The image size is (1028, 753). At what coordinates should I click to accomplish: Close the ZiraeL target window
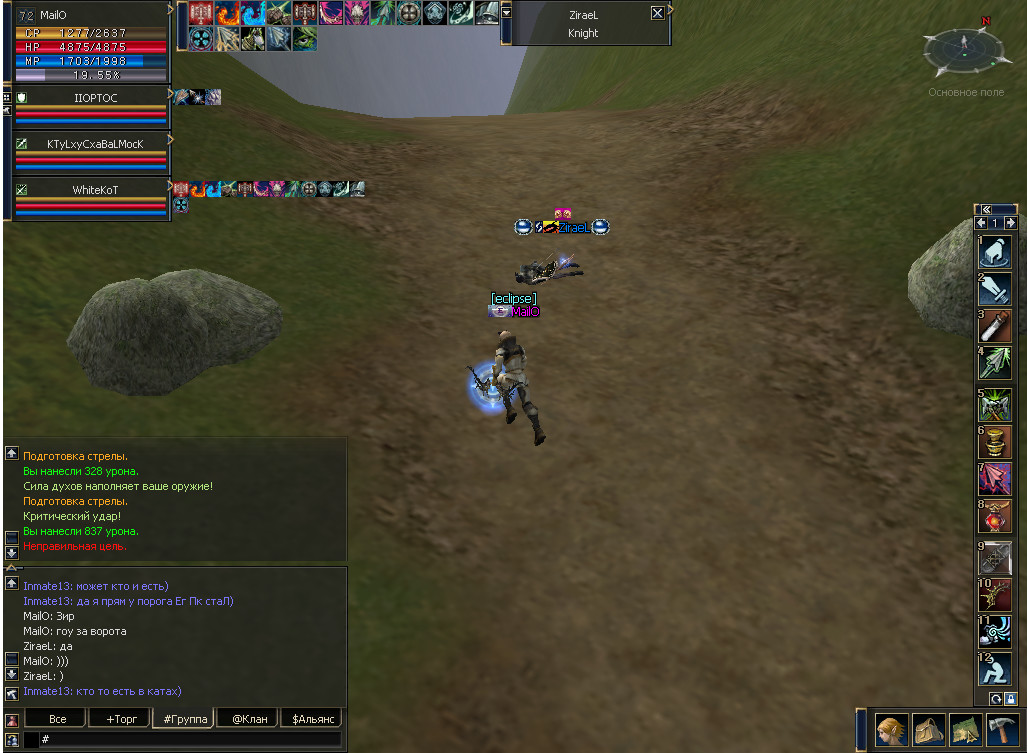[x=657, y=13]
